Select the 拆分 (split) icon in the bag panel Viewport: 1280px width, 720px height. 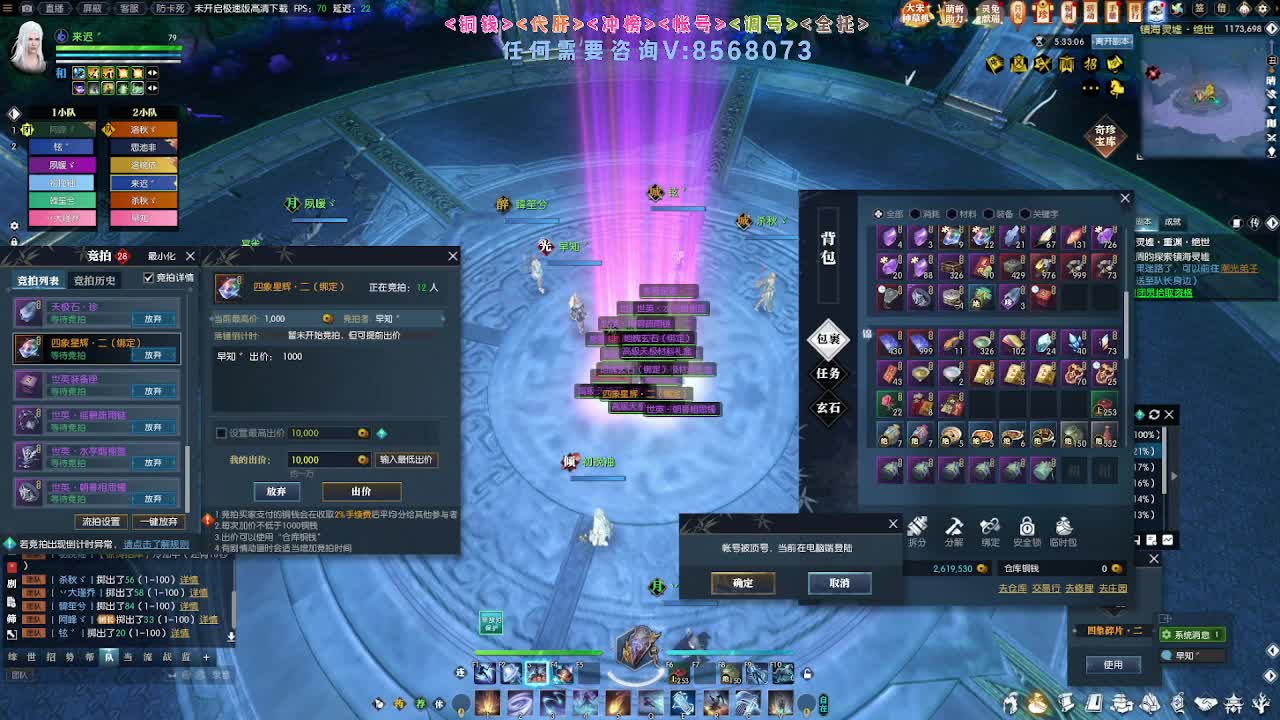pyautogui.click(x=918, y=527)
